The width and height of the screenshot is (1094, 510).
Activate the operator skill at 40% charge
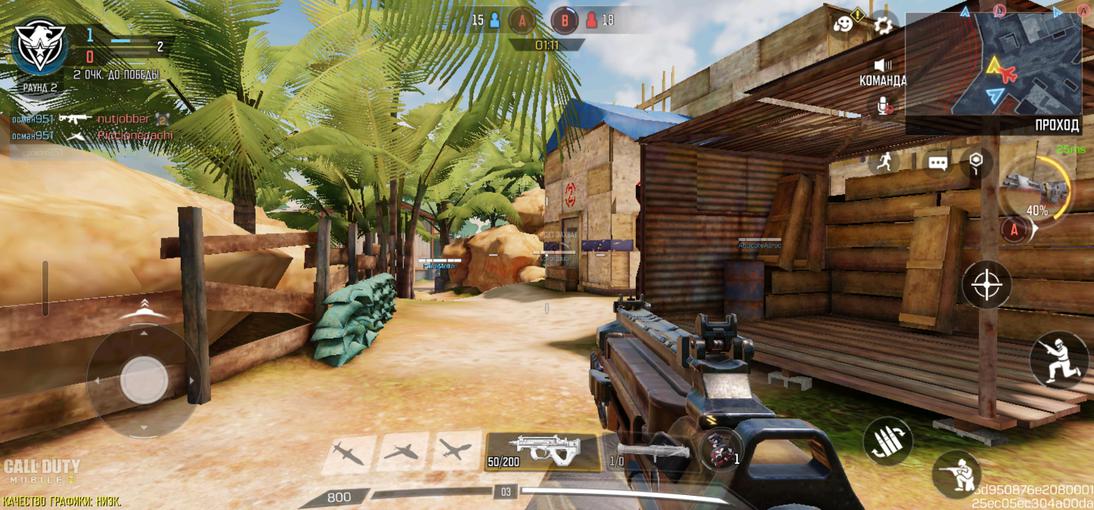[1037, 188]
